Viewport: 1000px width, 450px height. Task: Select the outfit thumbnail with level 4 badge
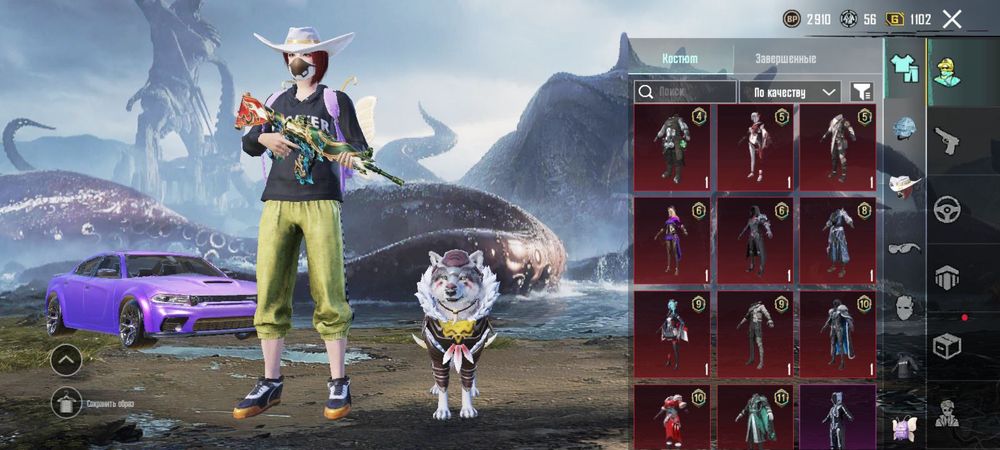(672, 148)
